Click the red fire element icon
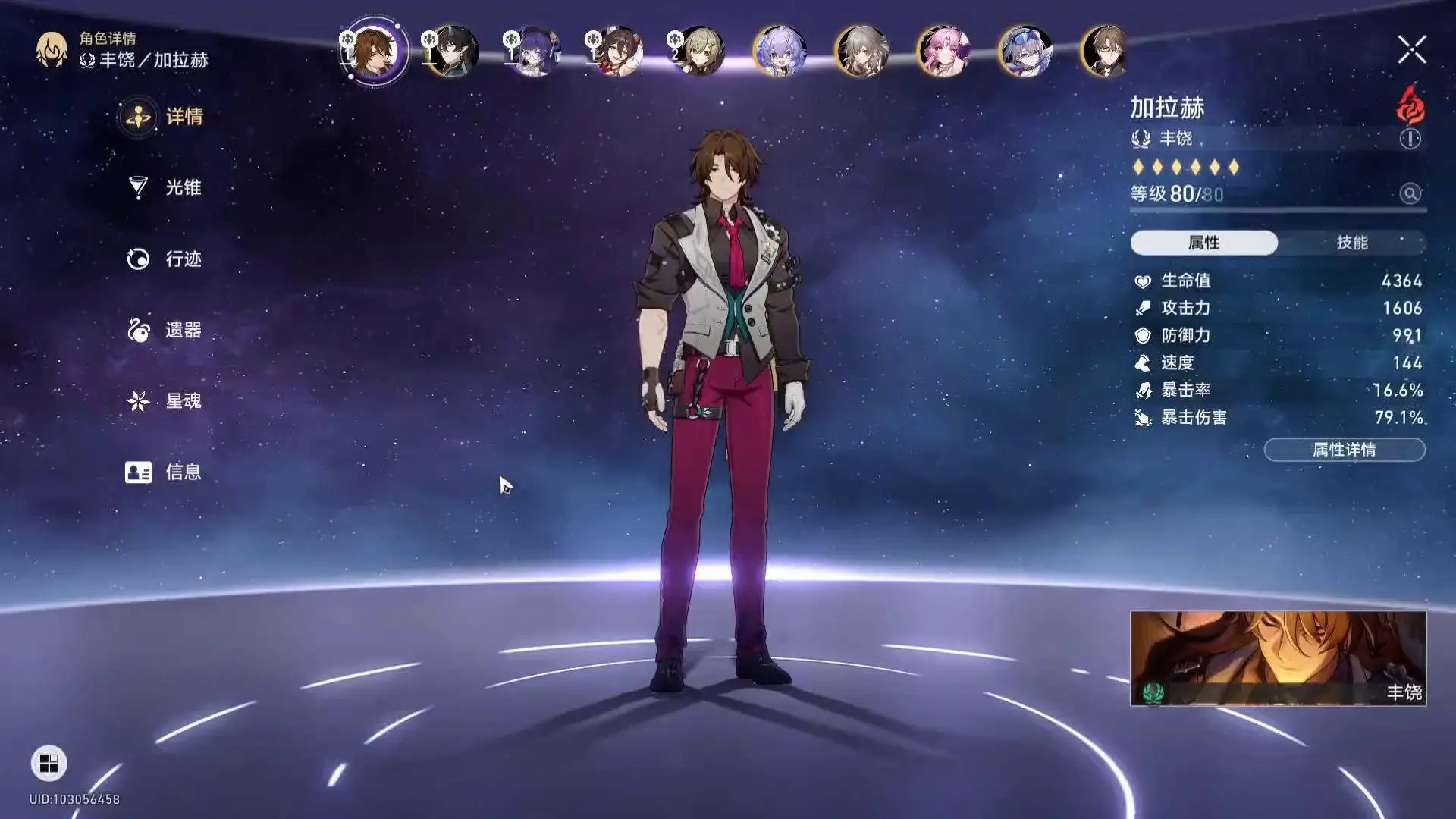The width and height of the screenshot is (1456, 819). [x=1410, y=106]
